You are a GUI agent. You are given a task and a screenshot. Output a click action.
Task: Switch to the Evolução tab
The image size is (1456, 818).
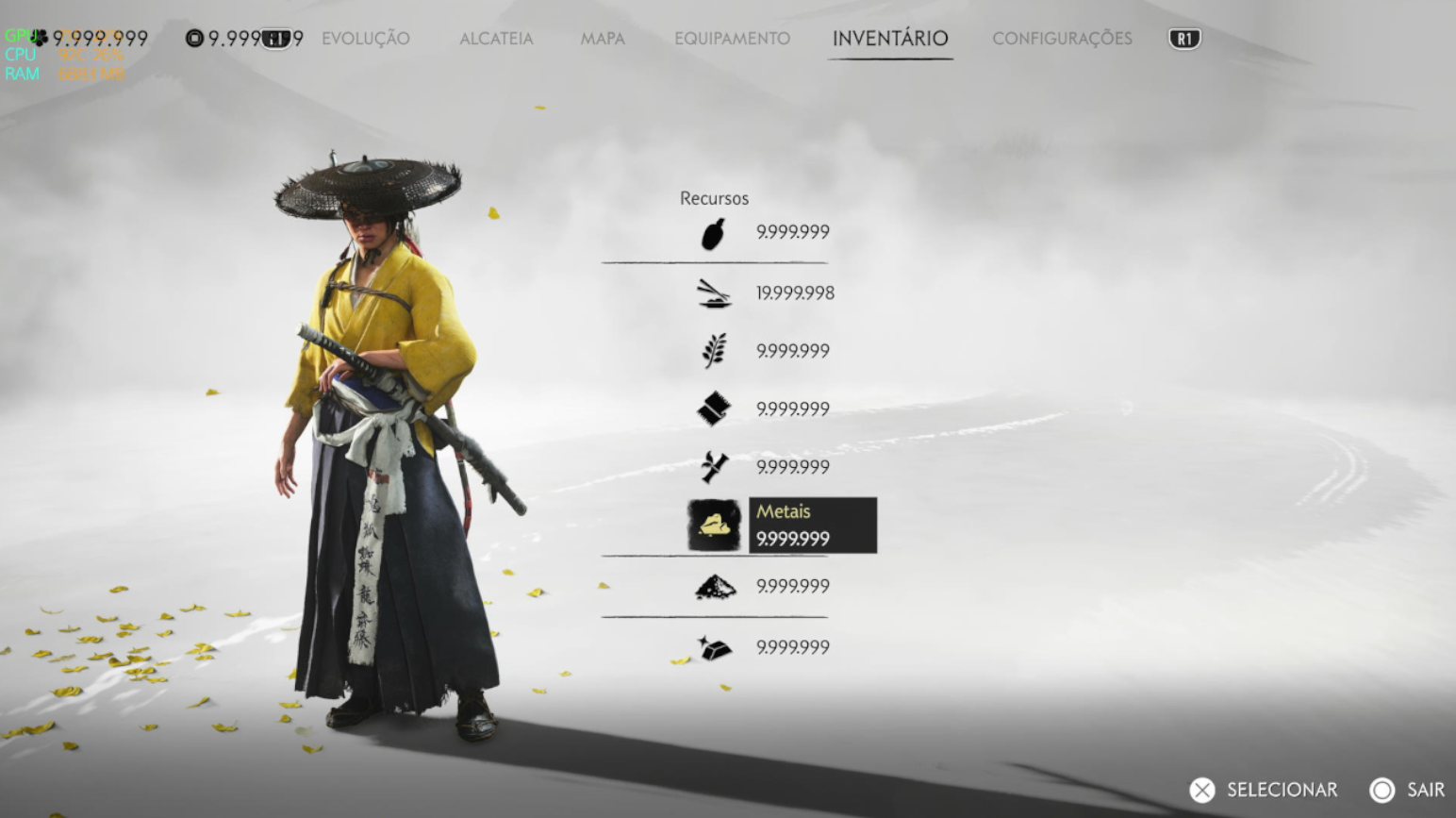pyautogui.click(x=366, y=39)
